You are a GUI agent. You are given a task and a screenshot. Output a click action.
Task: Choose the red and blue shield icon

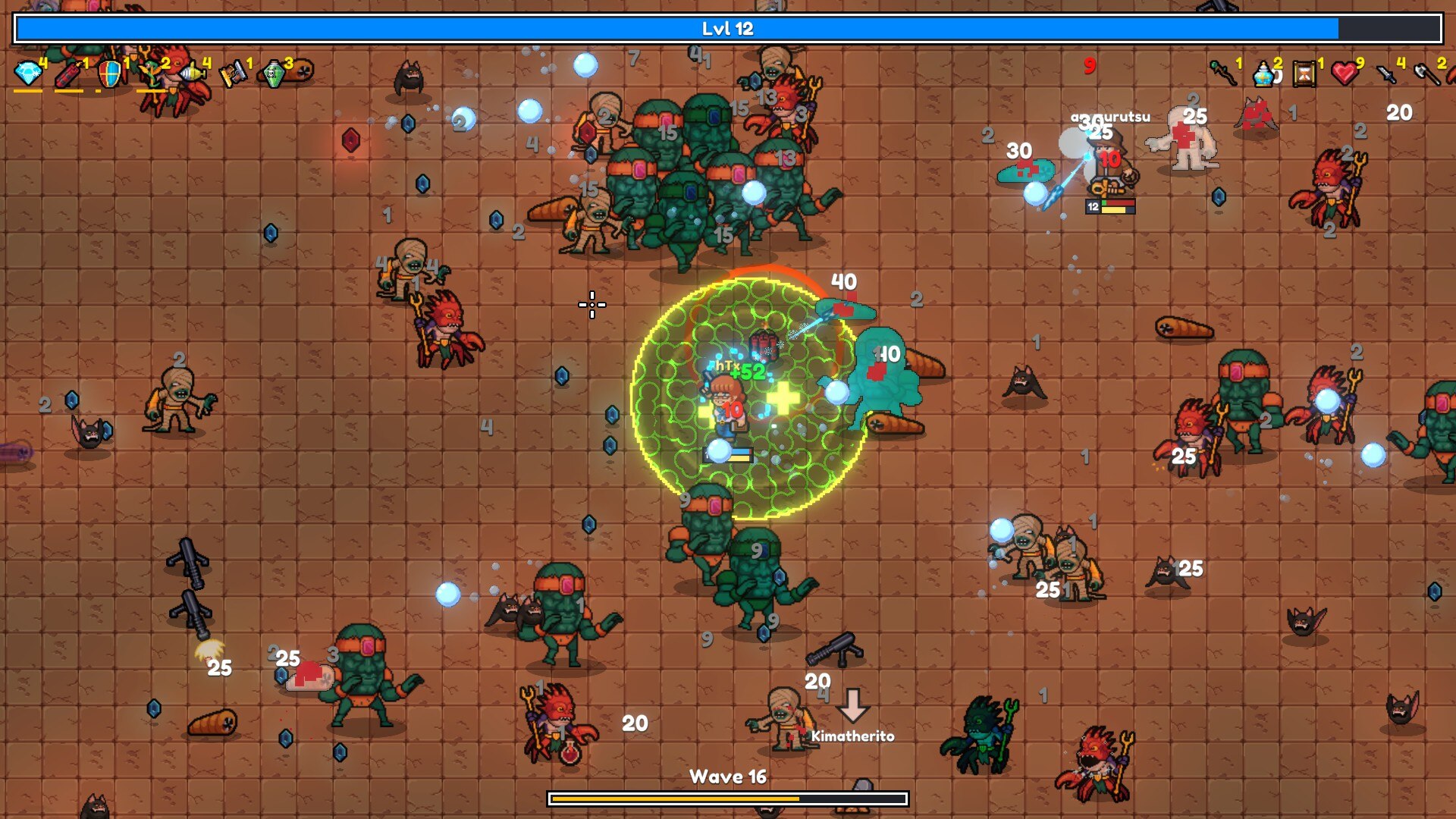(110, 74)
